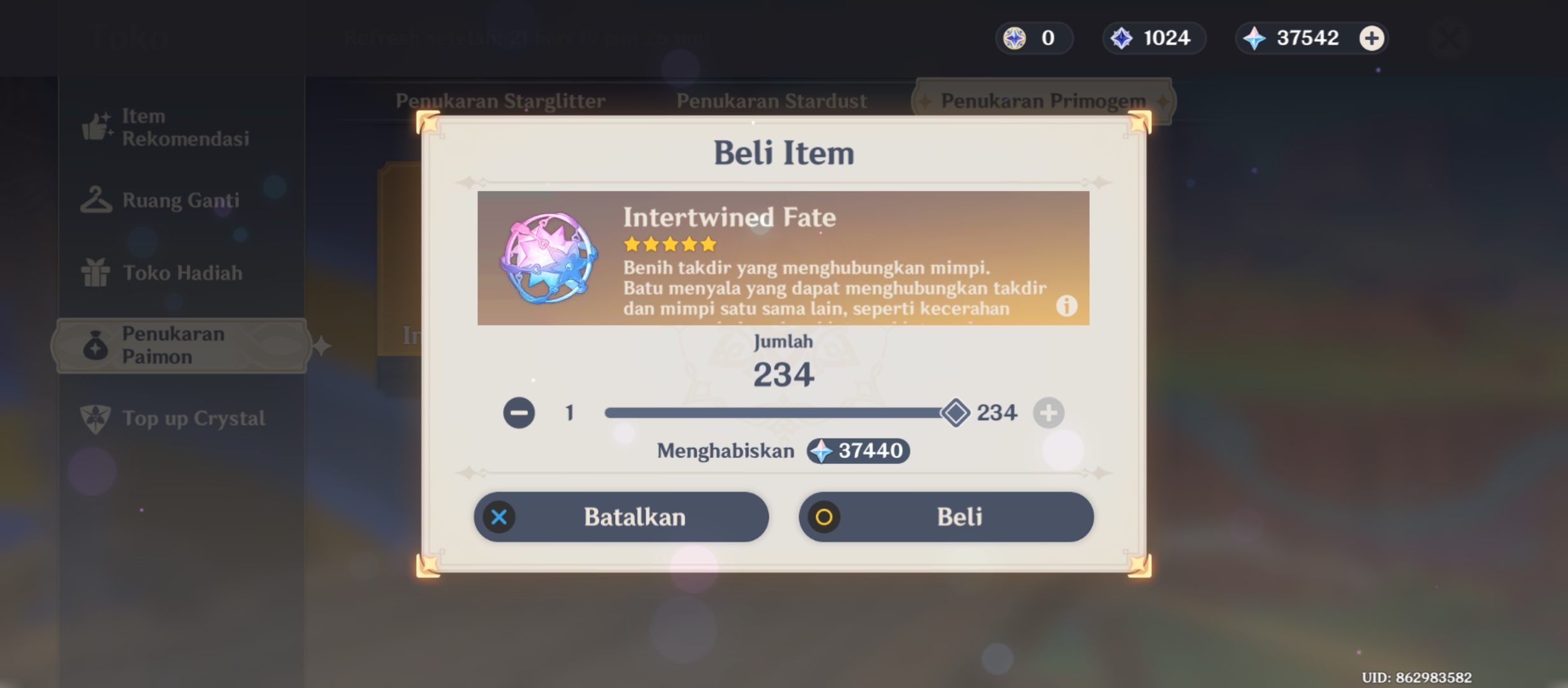Cancel the purchase with Batalkan
The height and width of the screenshot is (688, 1568).
click(x=621, y=517)
